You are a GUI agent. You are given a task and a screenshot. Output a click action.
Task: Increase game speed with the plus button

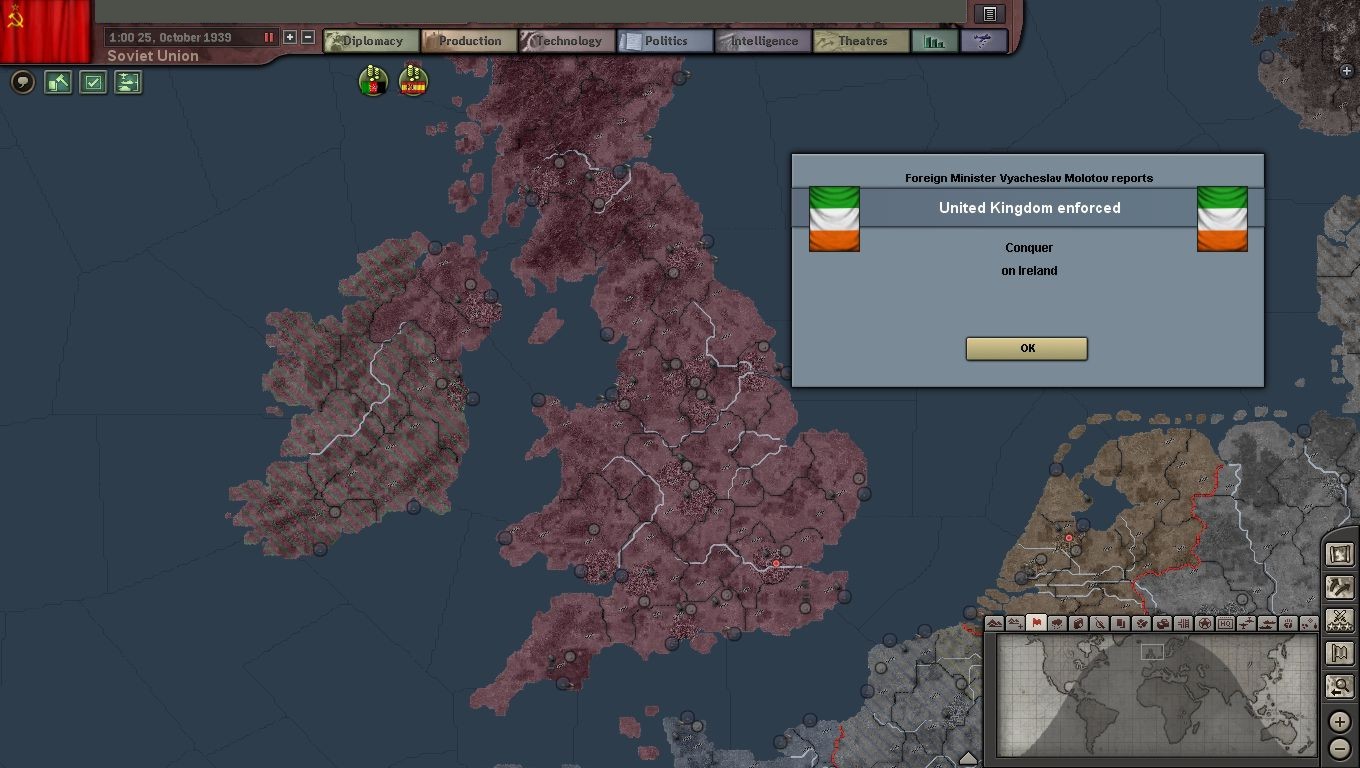[290, 37]
